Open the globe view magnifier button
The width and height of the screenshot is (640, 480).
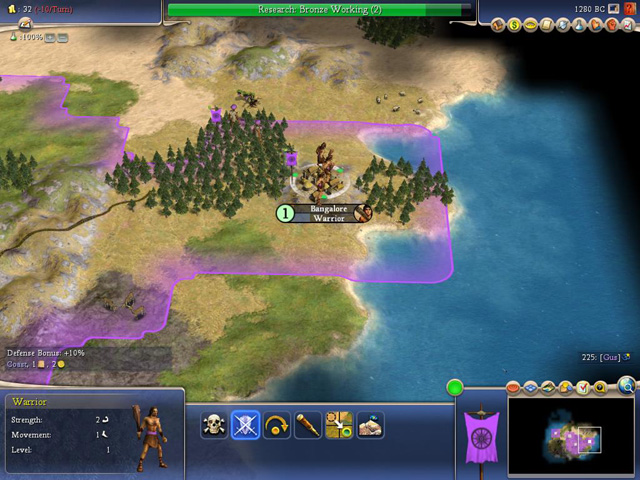pos(626,383)
